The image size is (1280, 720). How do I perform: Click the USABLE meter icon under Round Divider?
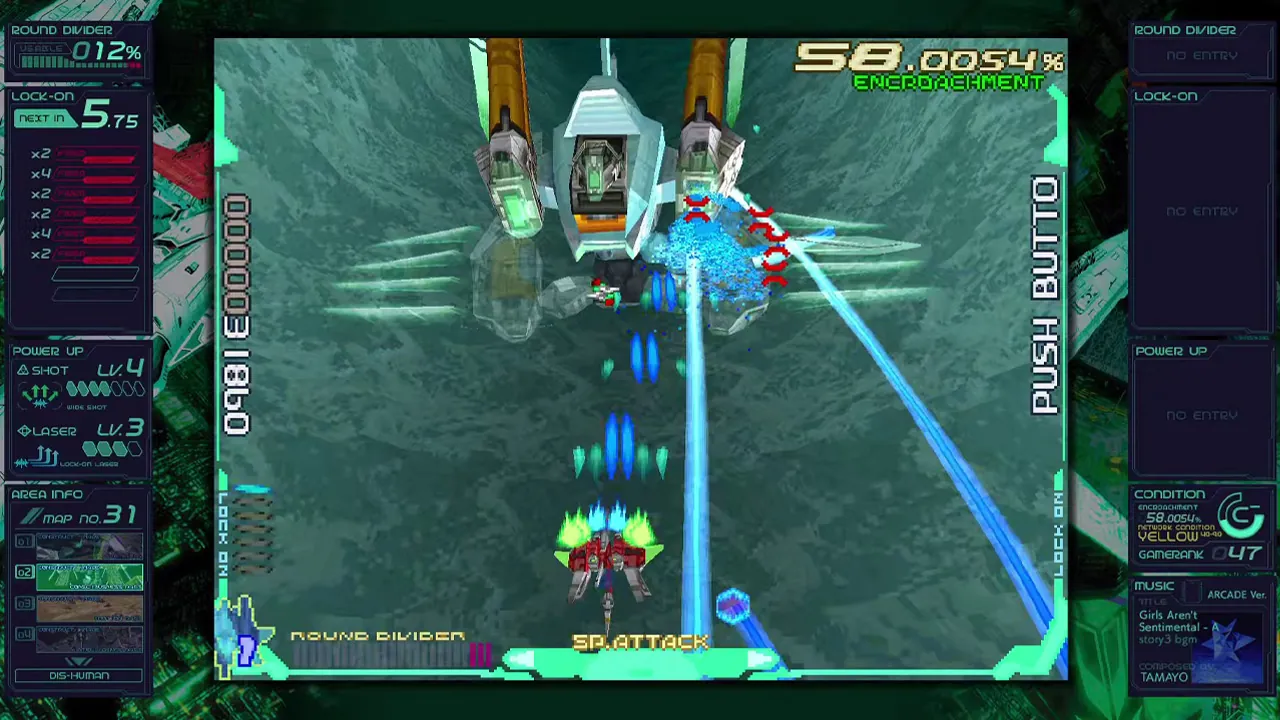click(45, 55)
